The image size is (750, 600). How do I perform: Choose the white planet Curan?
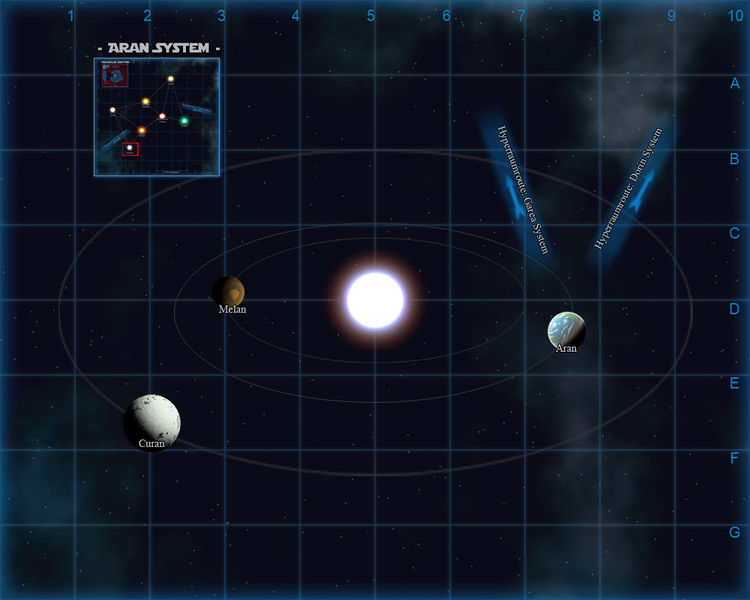153,420
